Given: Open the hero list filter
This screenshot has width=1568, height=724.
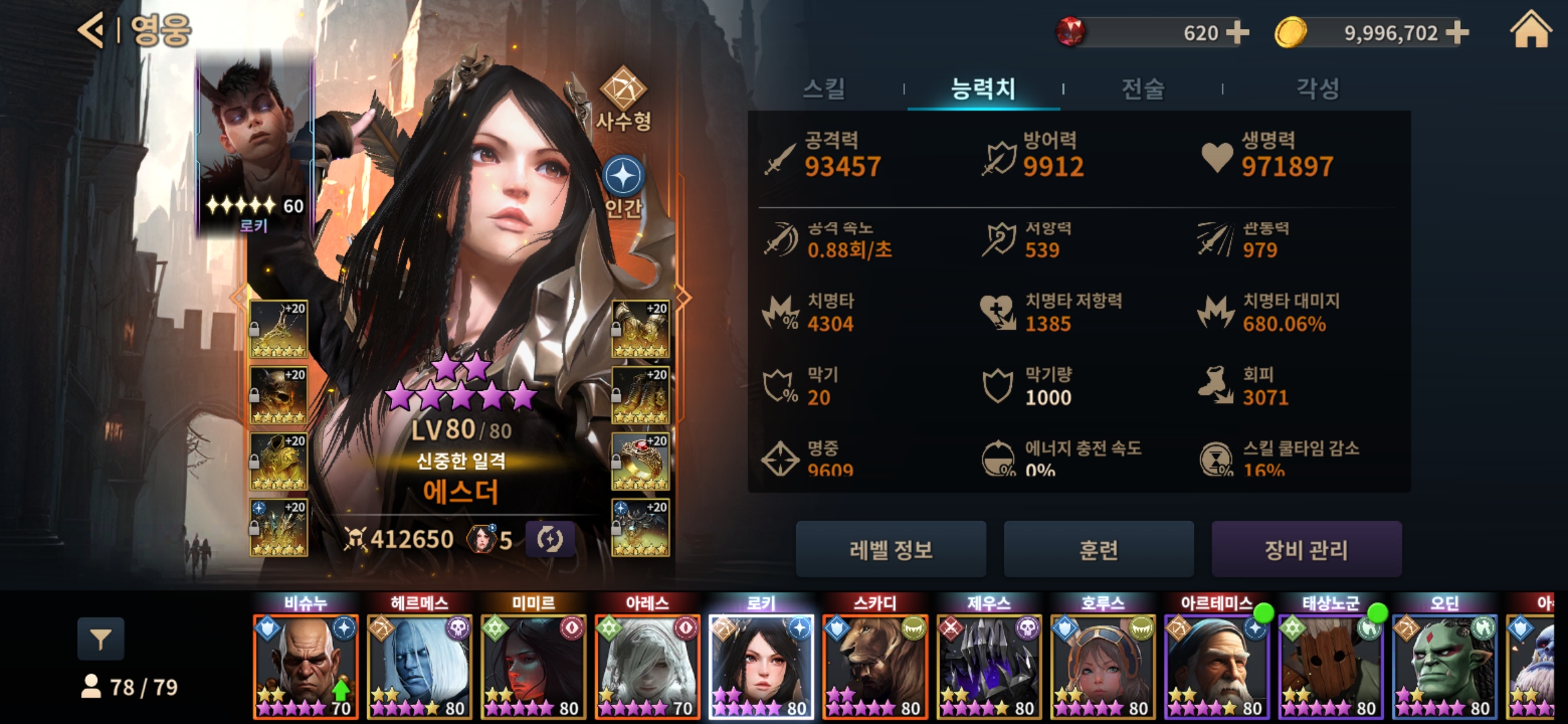Looking at the screenshot, I should [x=101, y=640].
